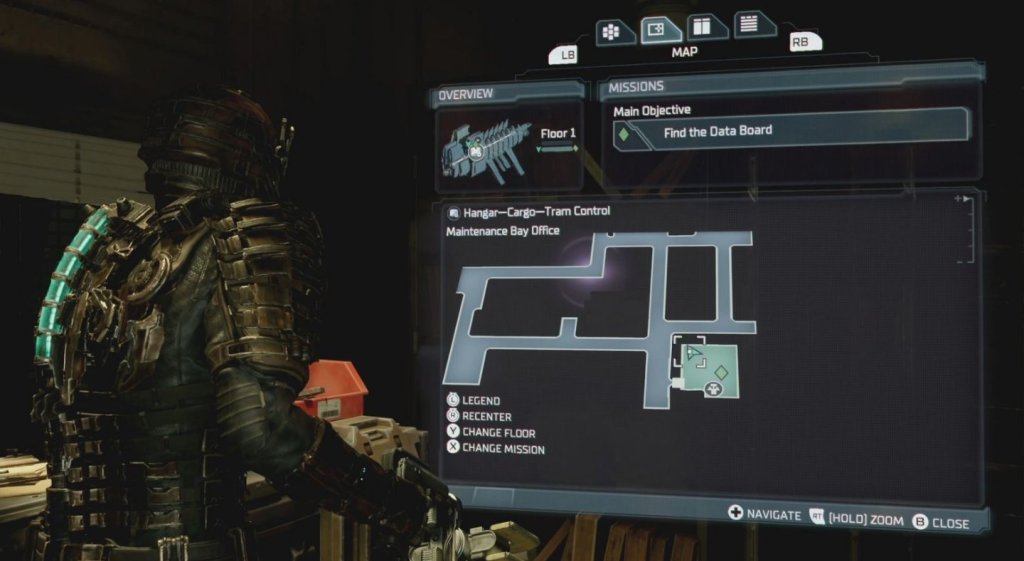Image resolution: width=1024 pixels, height=561 pixels.
Task: Click the Hangar-Cargo-Tram Control area label
Action: click(x=536, y=212)
